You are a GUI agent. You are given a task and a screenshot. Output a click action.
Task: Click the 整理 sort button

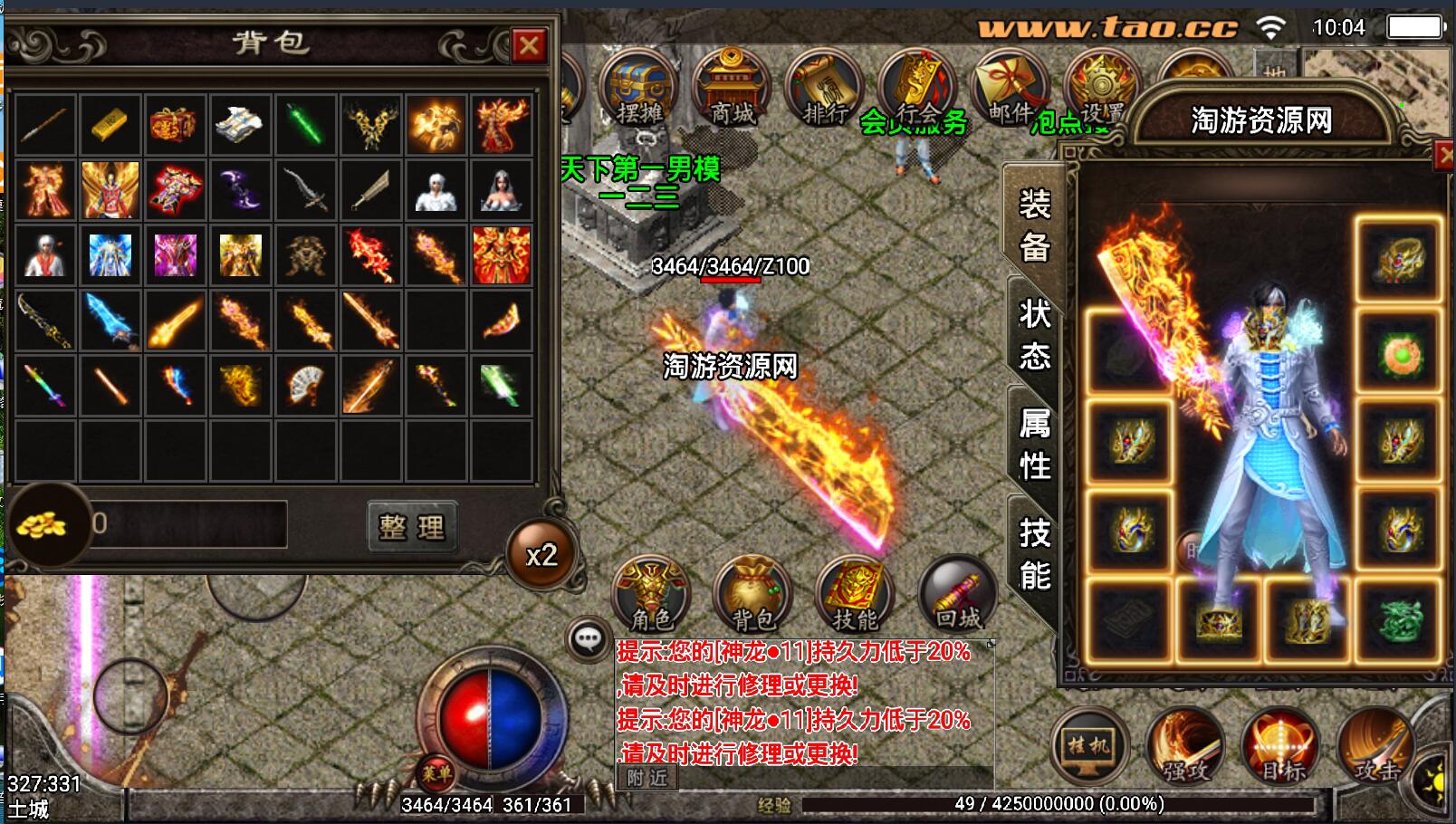(x=412, y=526)
